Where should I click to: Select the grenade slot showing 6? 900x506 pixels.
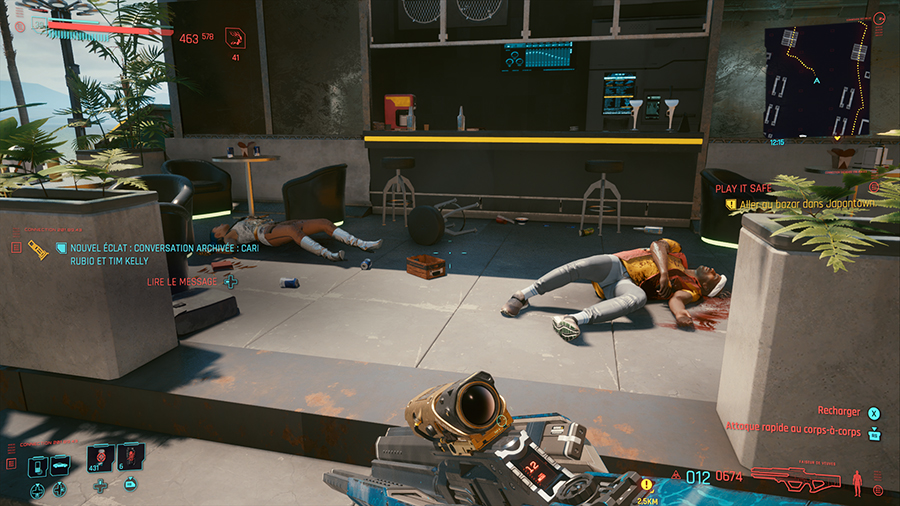point(130,458)
